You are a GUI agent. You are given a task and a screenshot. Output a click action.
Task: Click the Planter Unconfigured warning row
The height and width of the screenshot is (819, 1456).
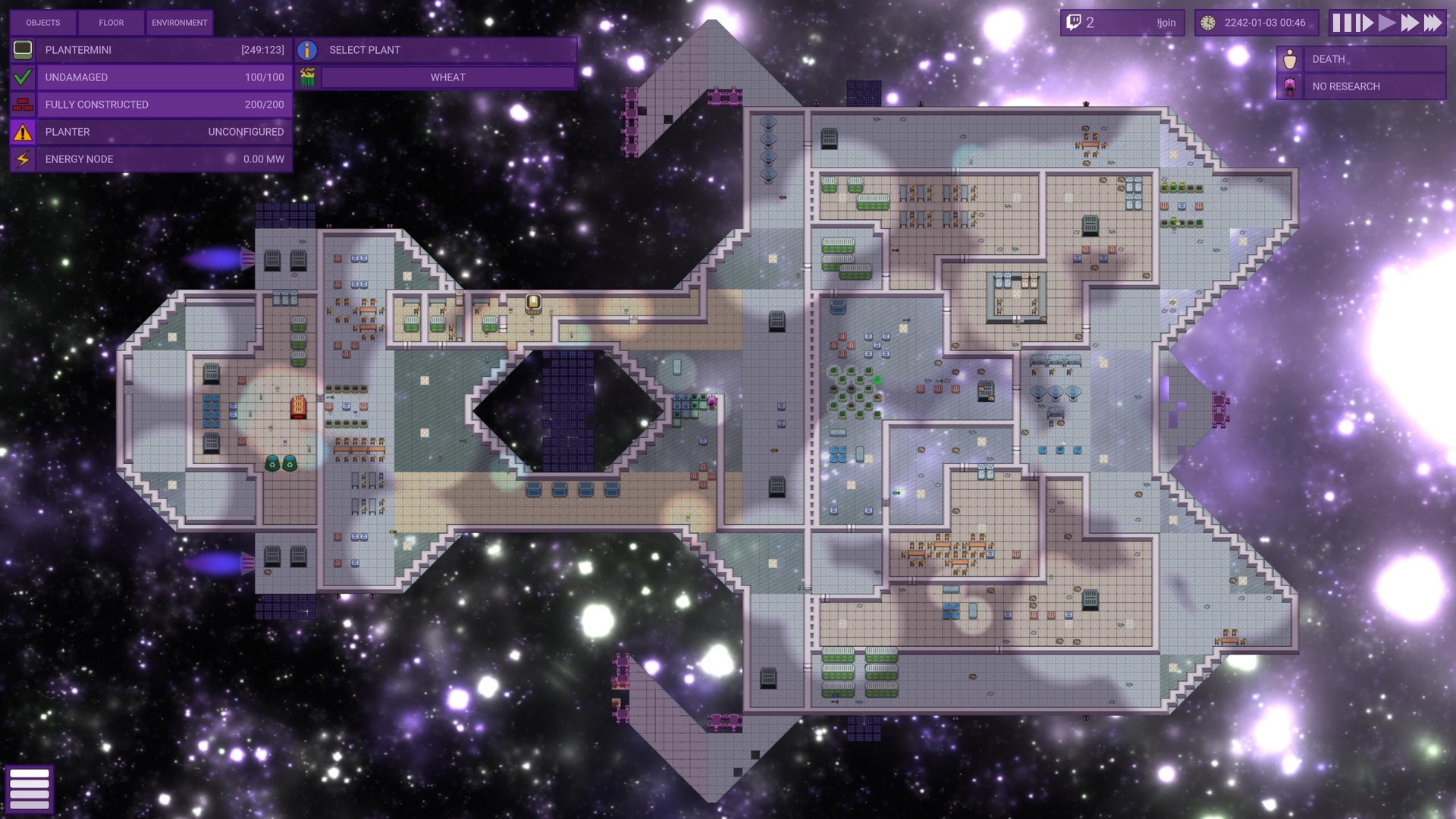152,132
